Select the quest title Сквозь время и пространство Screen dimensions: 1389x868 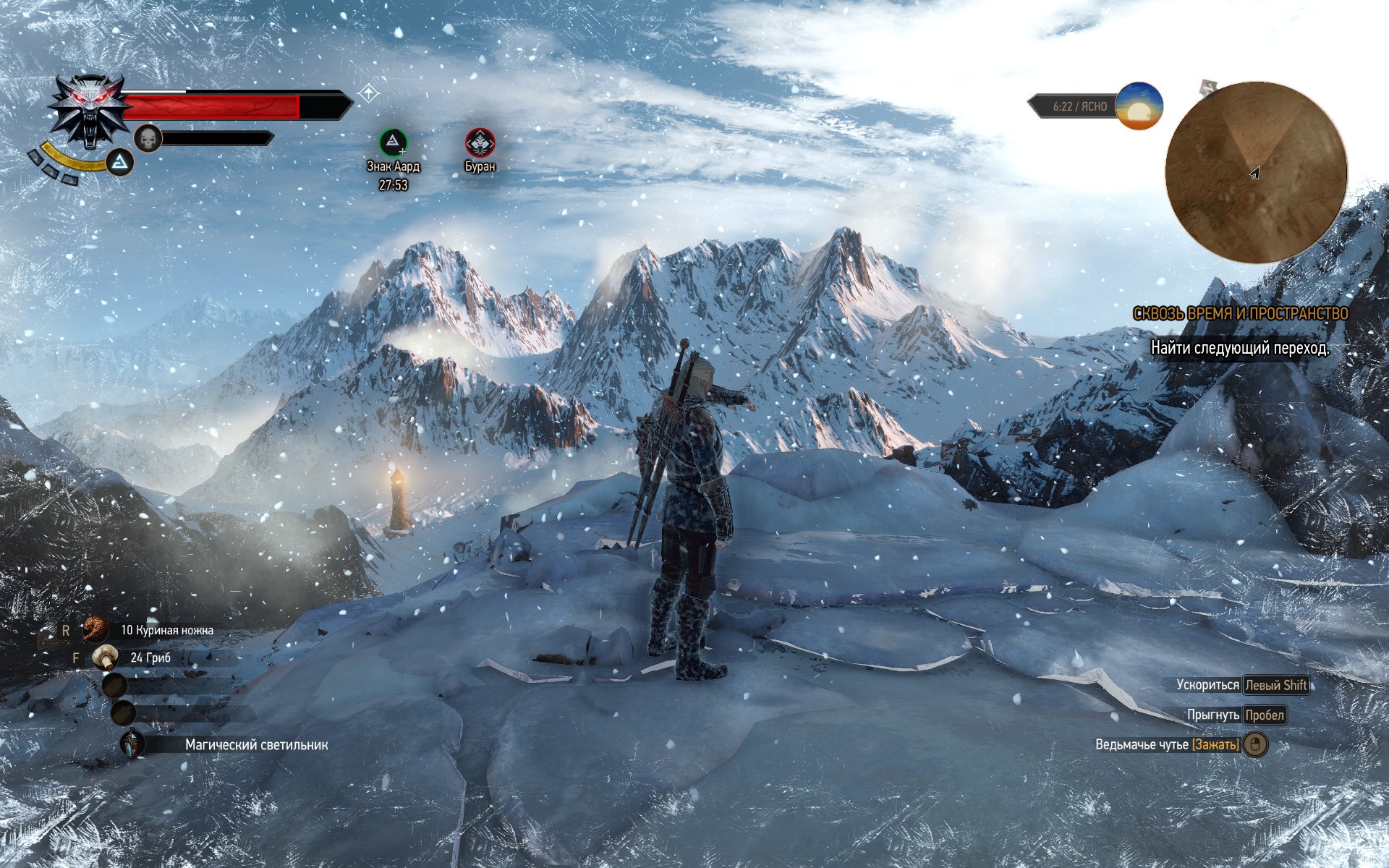[1240, 313]
